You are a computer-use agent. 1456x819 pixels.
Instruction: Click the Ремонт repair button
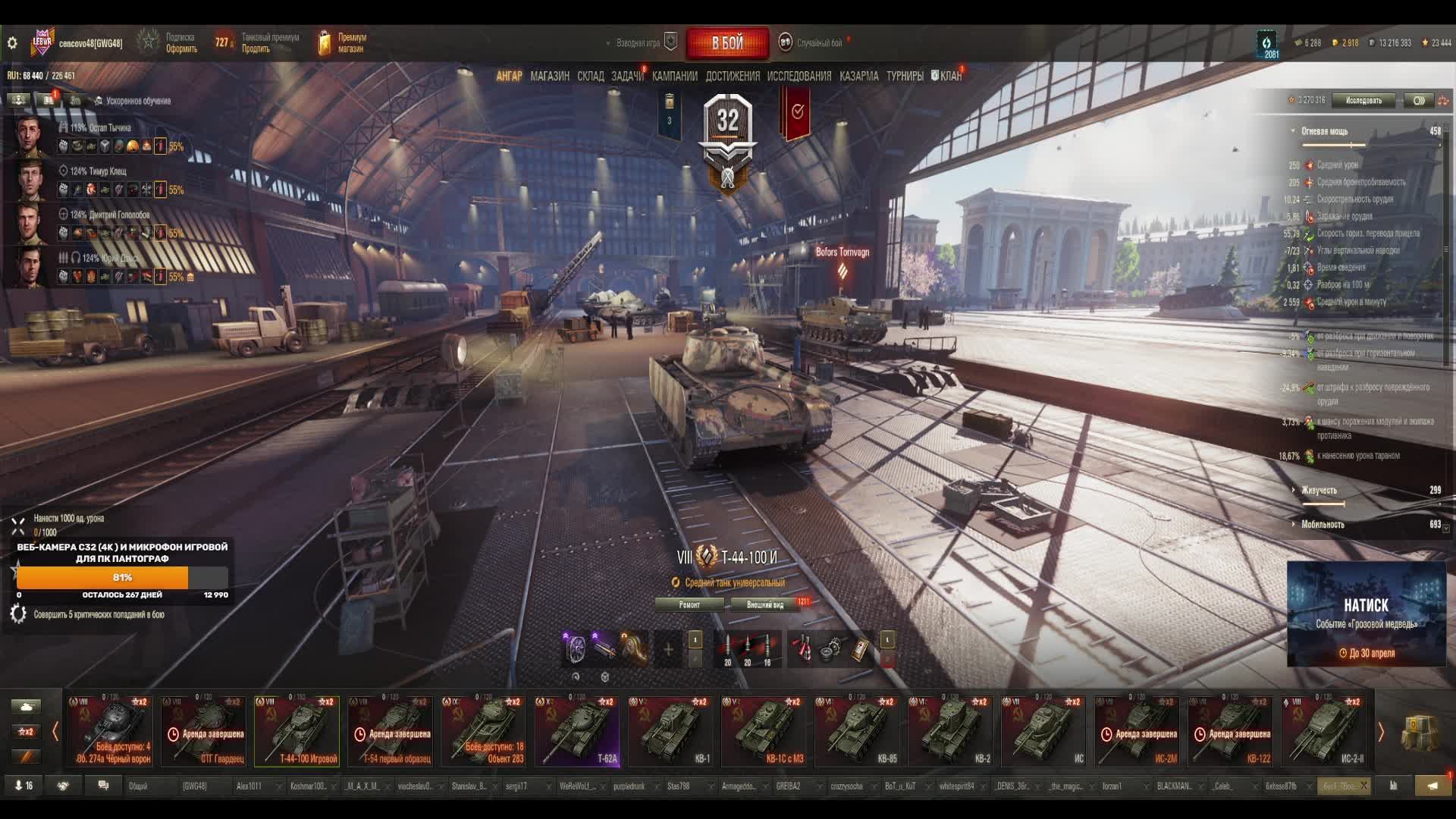[689, 604]
